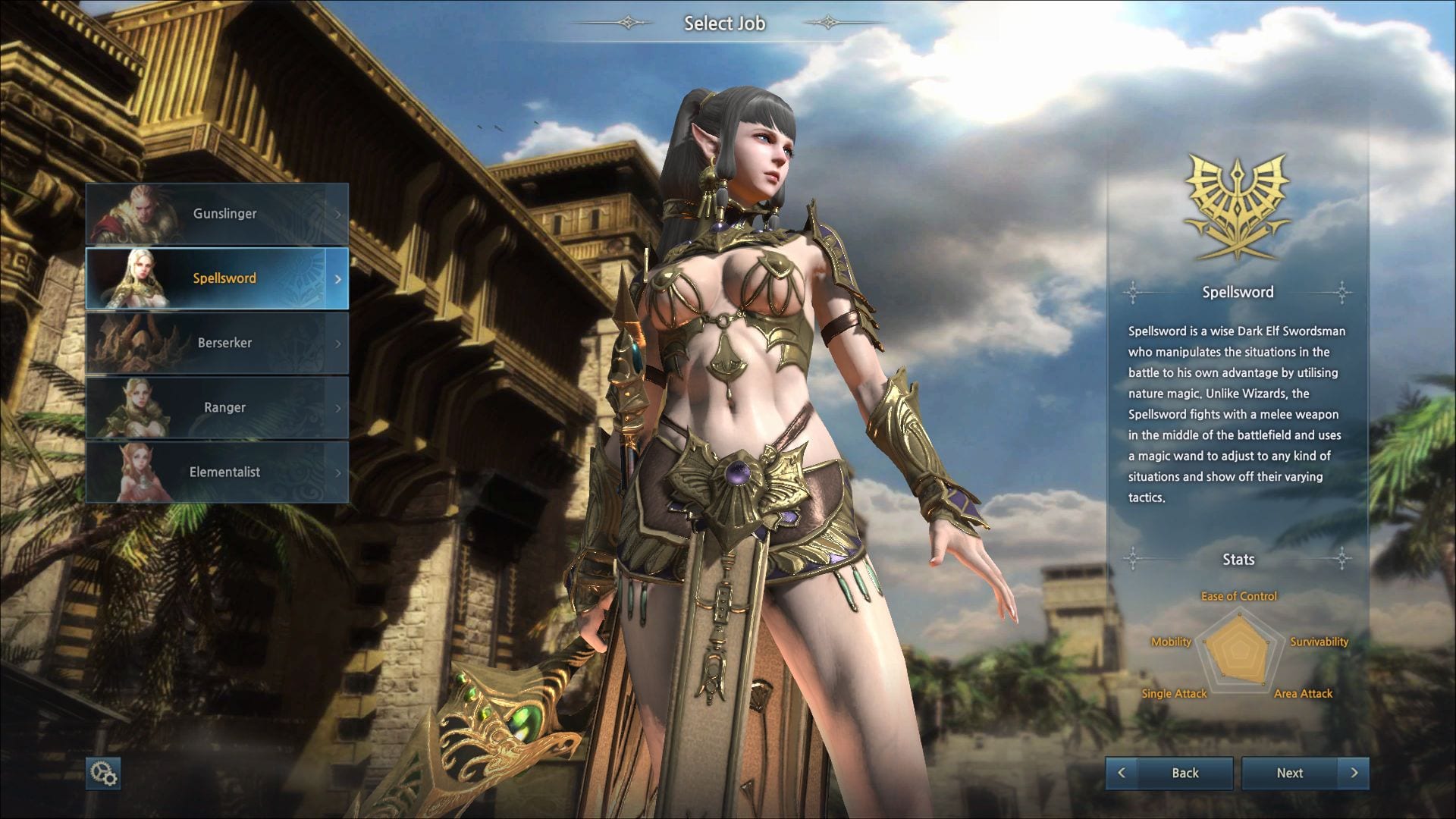Choose the Spellsword job entry
This screenshot has height=819, width=1456.
[217, 278]
